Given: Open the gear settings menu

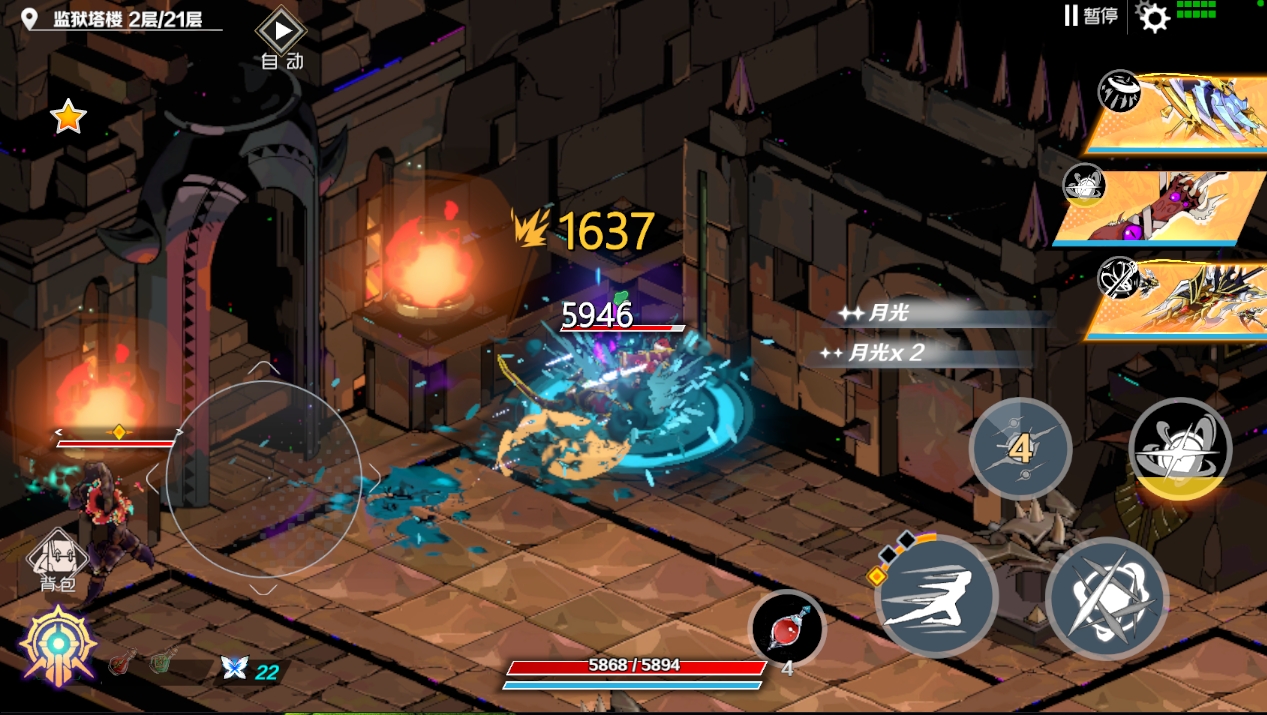Looking at the screenshot, I should coord(1154,17).
